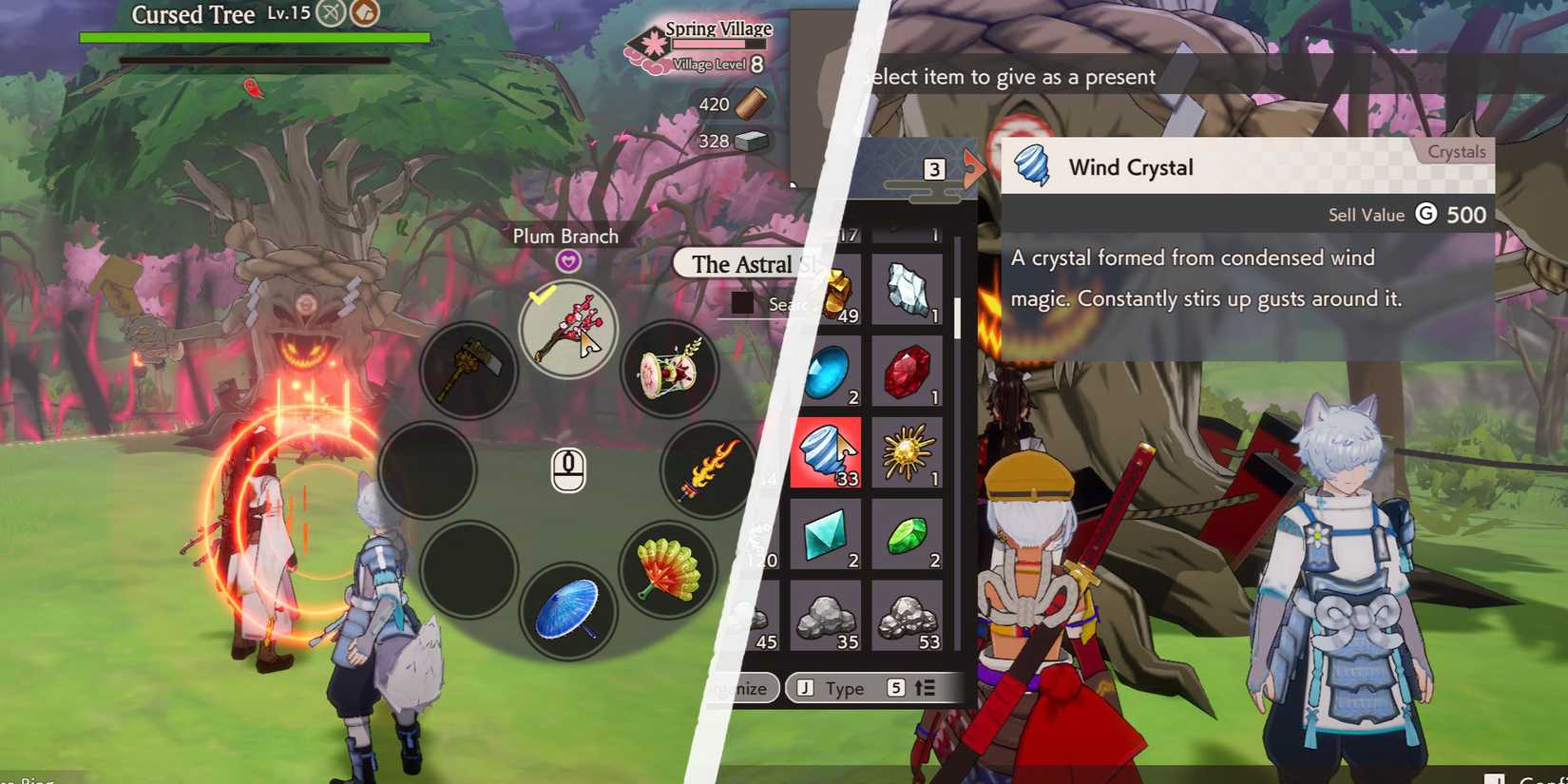Image resolution: width=1568 pixels, height=784 pixels.
Task: Select the Wind Crystal in the inventory grid
Action: pyautogui.click(x=825, y=454)
